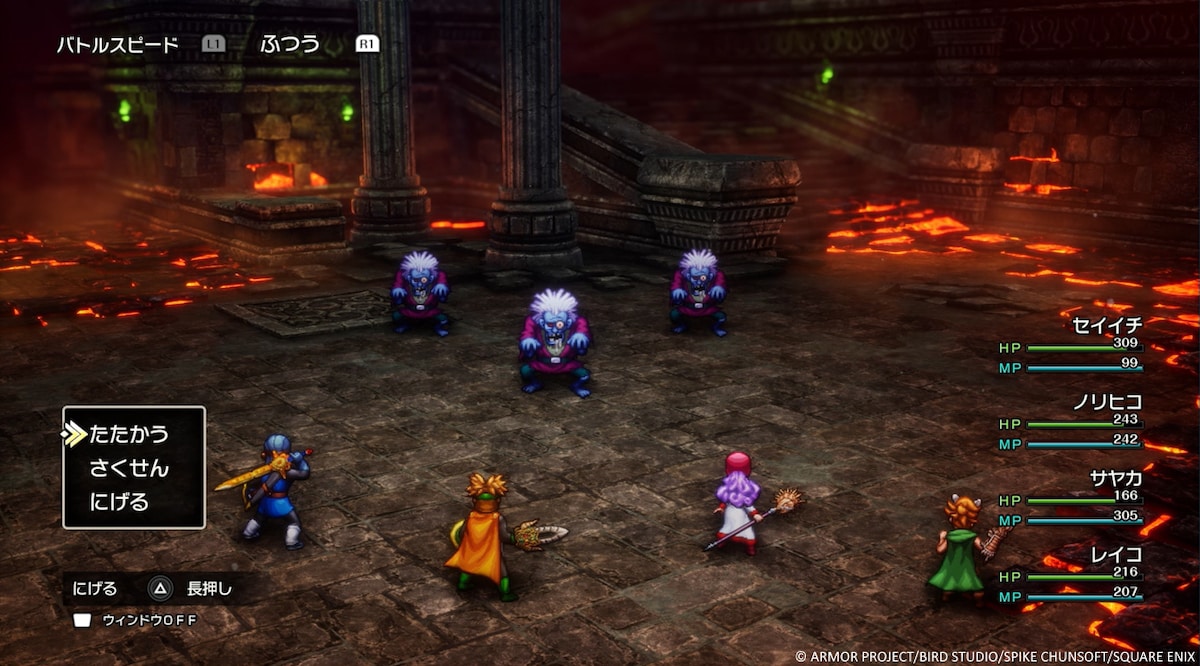Viewport: 1200px width, 666px height.
Task: Pick にげる in the battle command list
Action: click(x=119, y=502)
